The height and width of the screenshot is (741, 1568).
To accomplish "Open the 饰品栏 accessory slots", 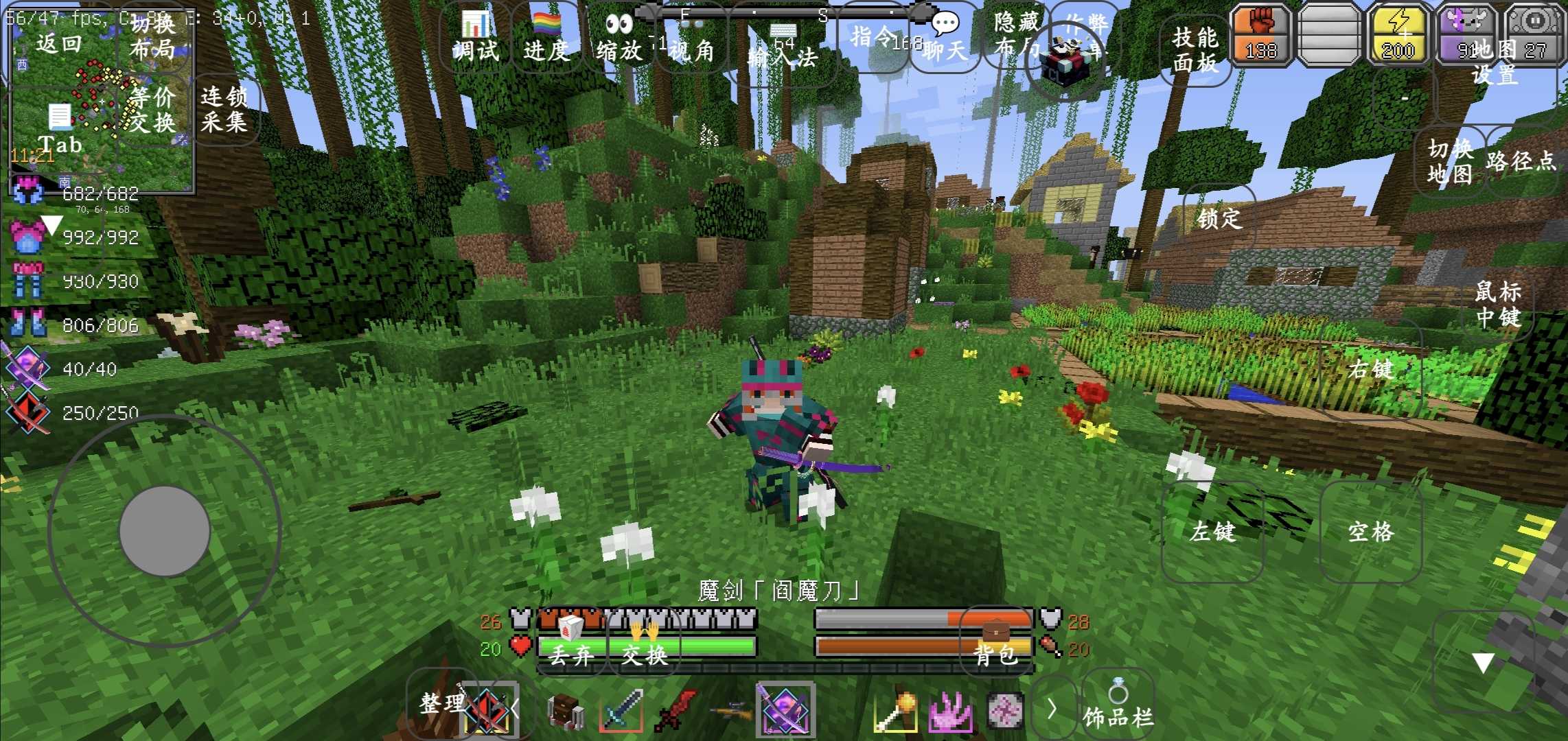I will click(1118, 707).
